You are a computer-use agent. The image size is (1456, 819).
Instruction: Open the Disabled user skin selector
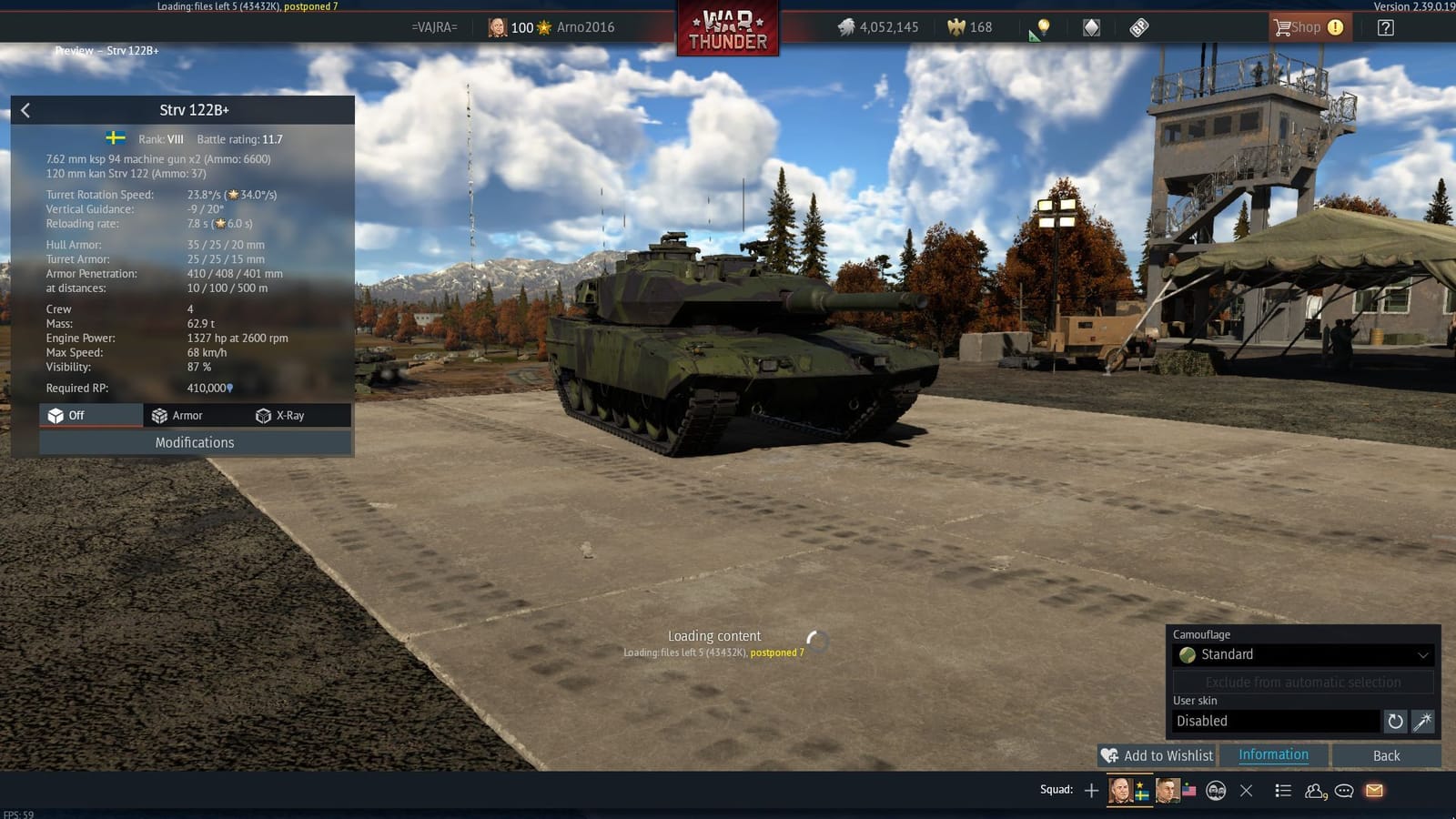1274,721
